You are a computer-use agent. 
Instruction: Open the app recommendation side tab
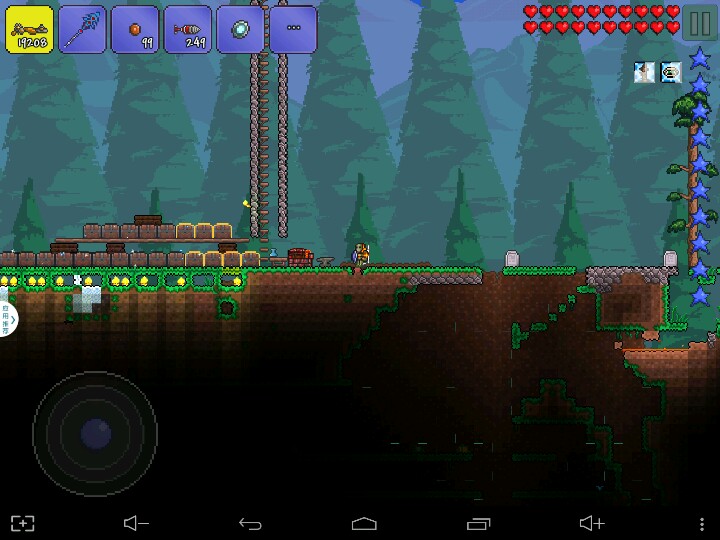click(7, 318)
